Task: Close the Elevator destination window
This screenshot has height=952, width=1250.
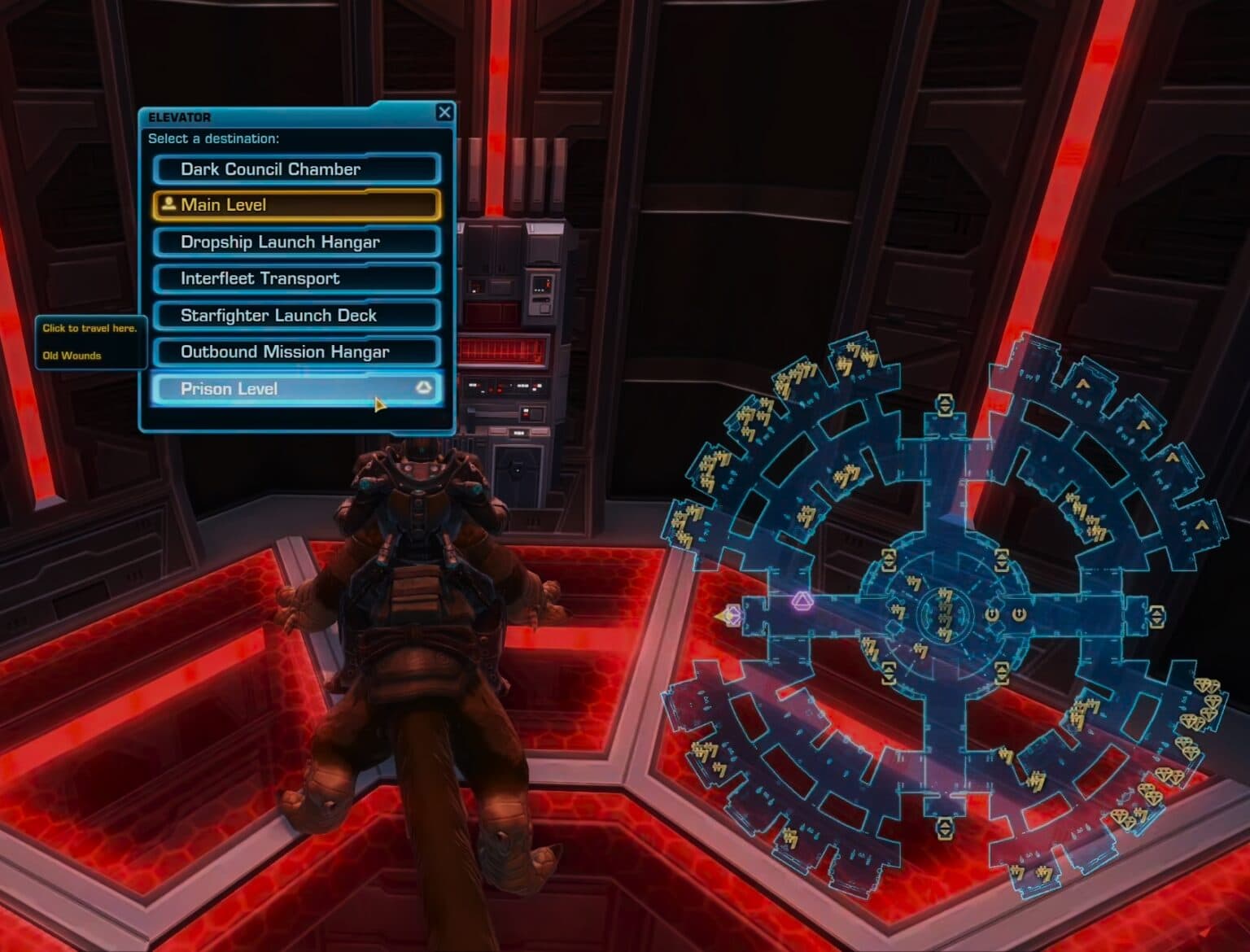Action: pos(444,112)
